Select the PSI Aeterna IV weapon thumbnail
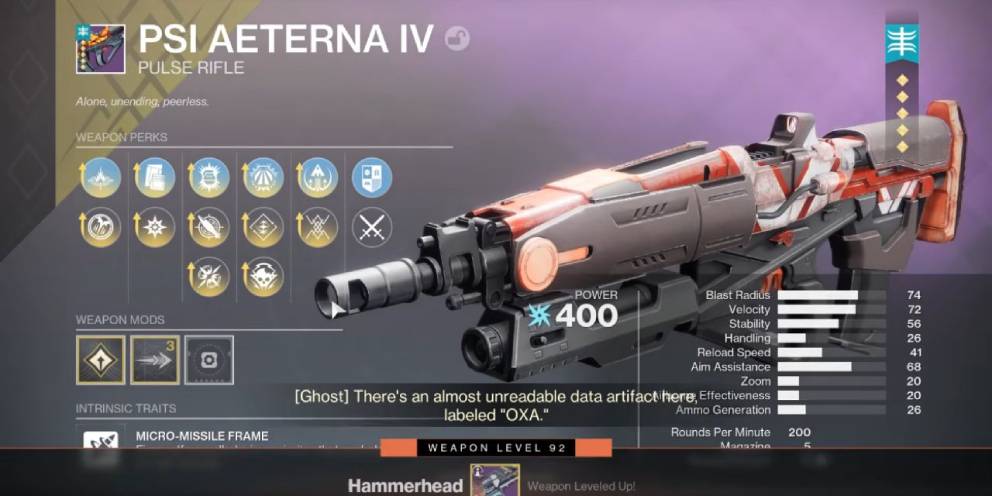Screen dimensions: 992x496 [100, 49]
